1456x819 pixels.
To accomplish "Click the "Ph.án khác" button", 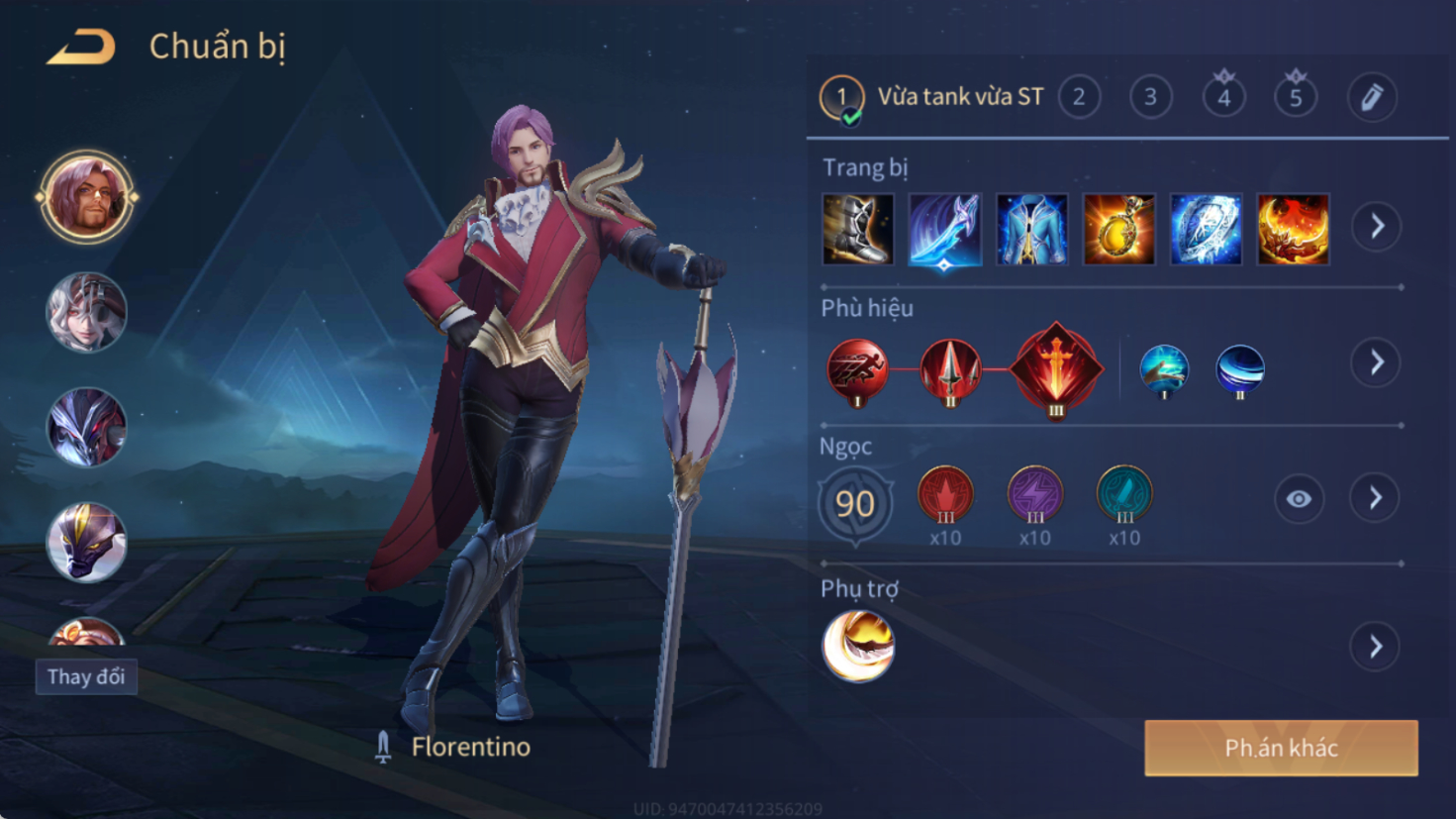I will tap(1281, 748).
